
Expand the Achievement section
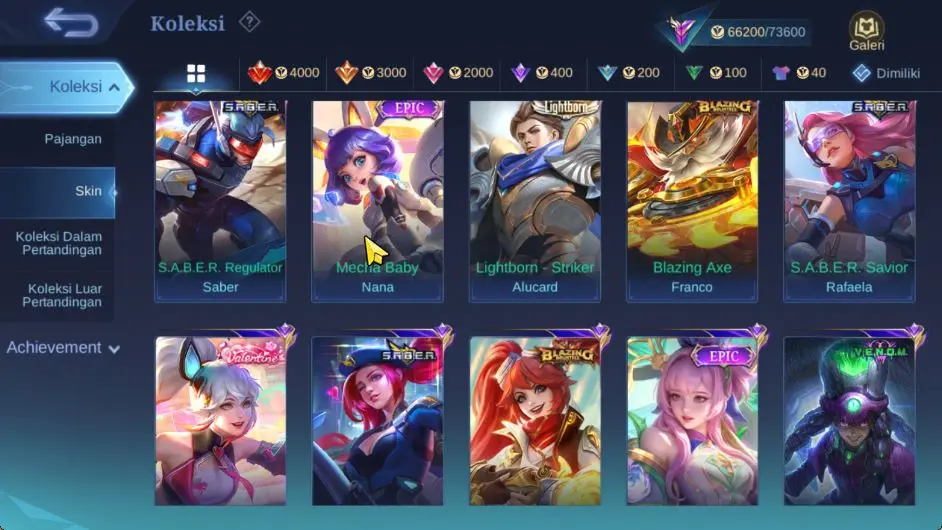tap(64, 348)
